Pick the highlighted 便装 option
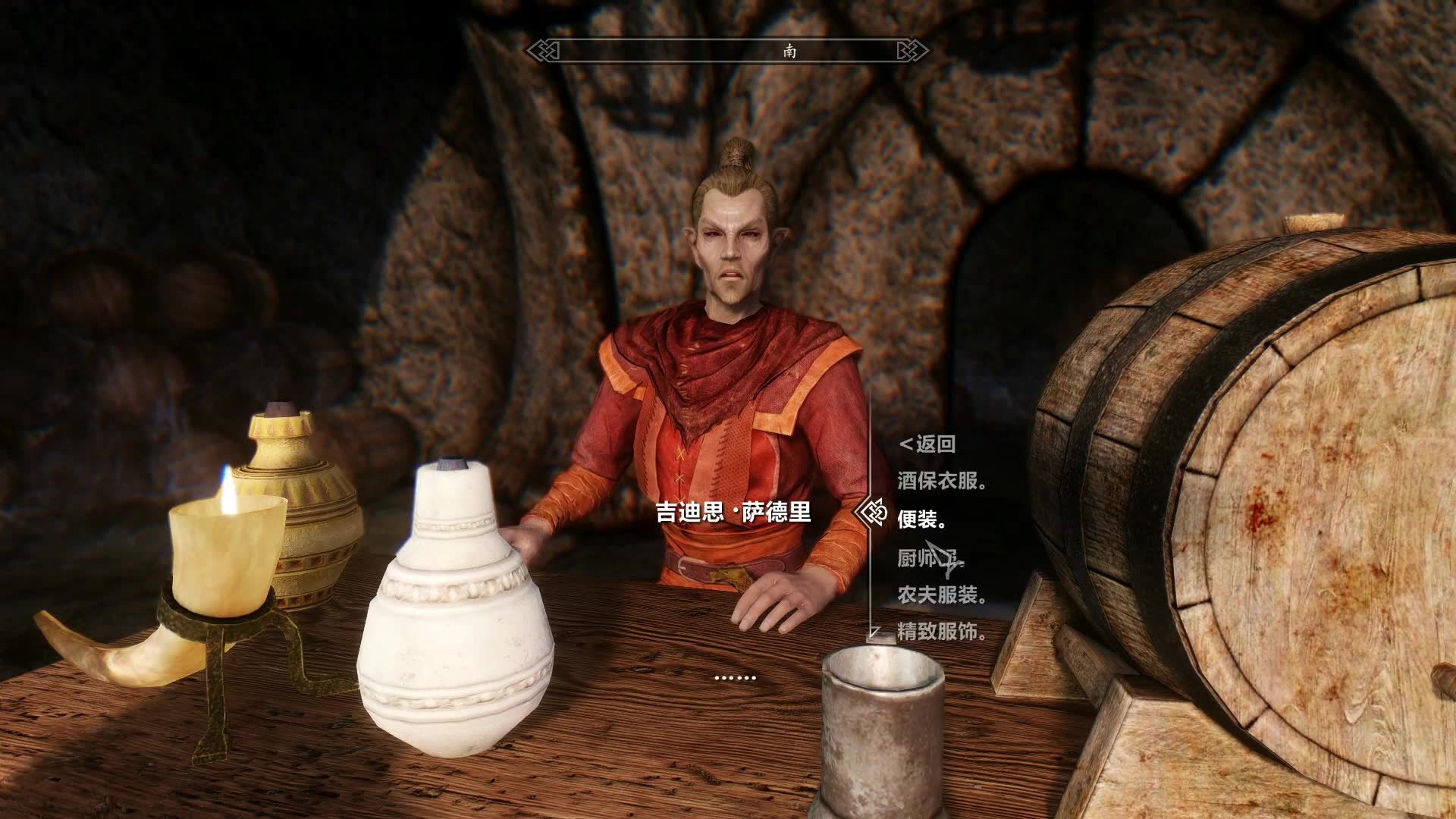This screenshot has width=1456, height=819. pos(921,519)
